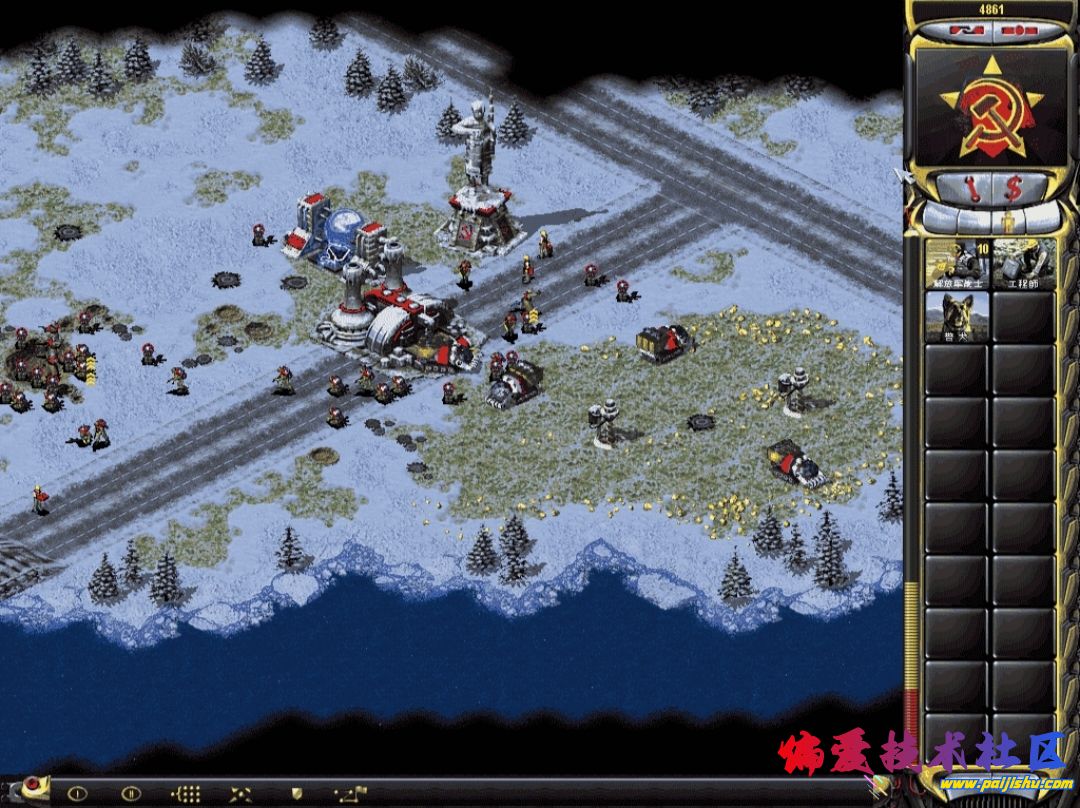Select the attack dog (警犬) build icon
This screenshot has height=808, width=1080.
pos(958,317)
